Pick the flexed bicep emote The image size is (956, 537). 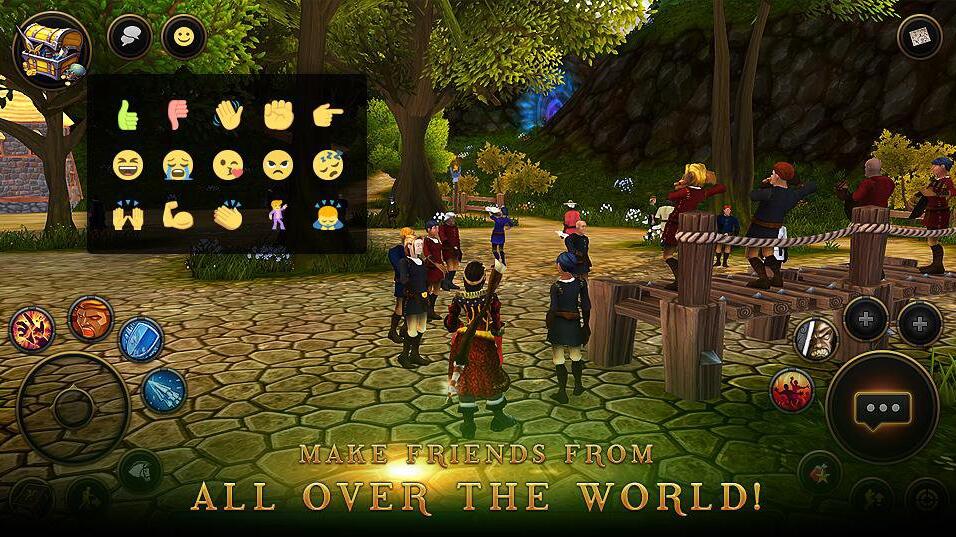(x=178, y=214)
